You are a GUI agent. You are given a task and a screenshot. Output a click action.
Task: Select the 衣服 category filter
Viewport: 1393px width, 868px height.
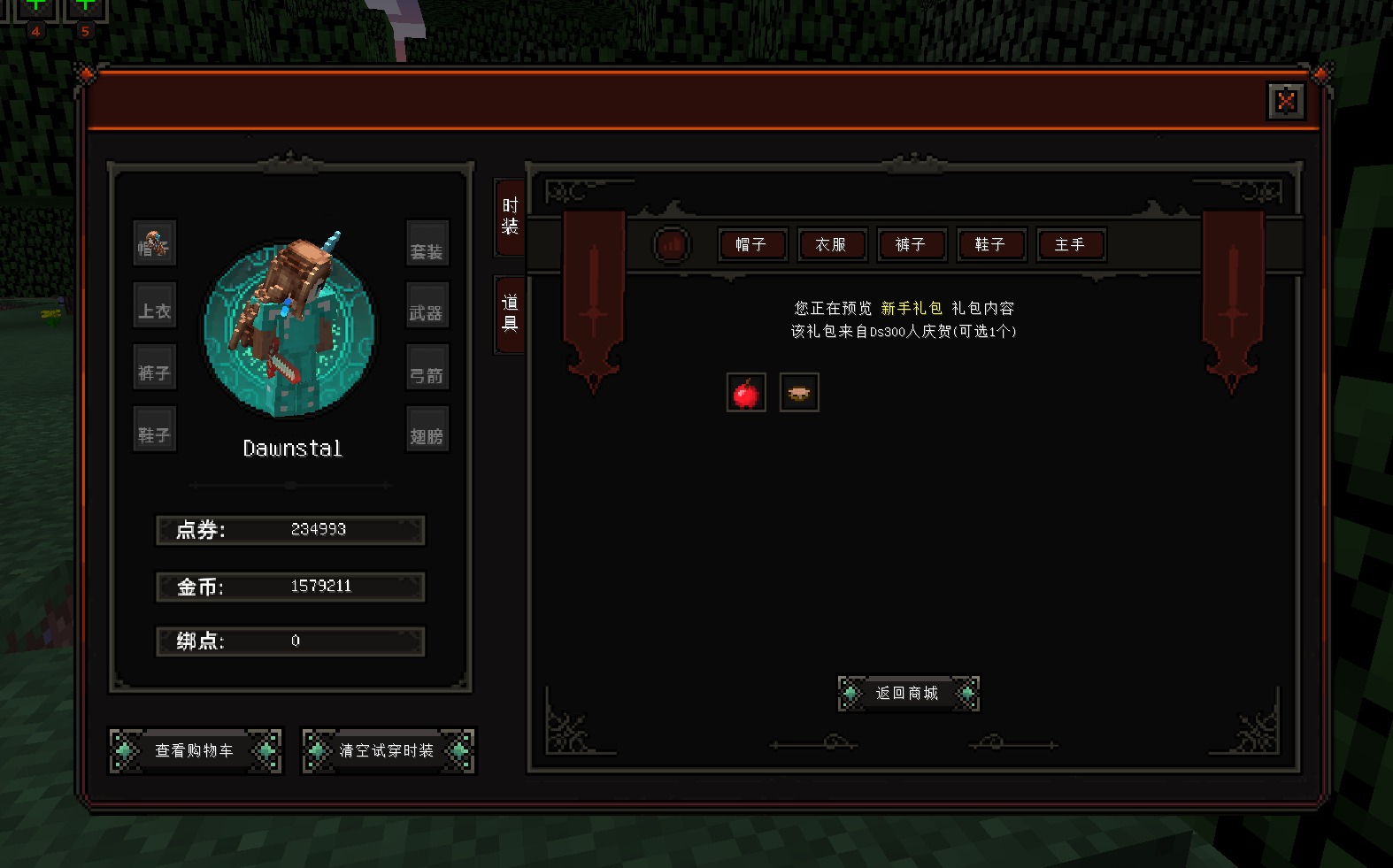coord(831,245)
